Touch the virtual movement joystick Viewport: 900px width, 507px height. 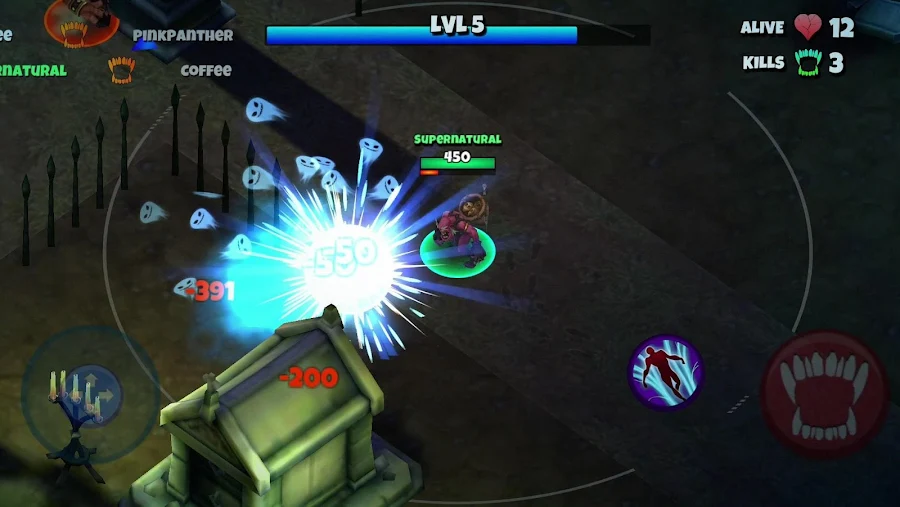click(x=88, y=392)
